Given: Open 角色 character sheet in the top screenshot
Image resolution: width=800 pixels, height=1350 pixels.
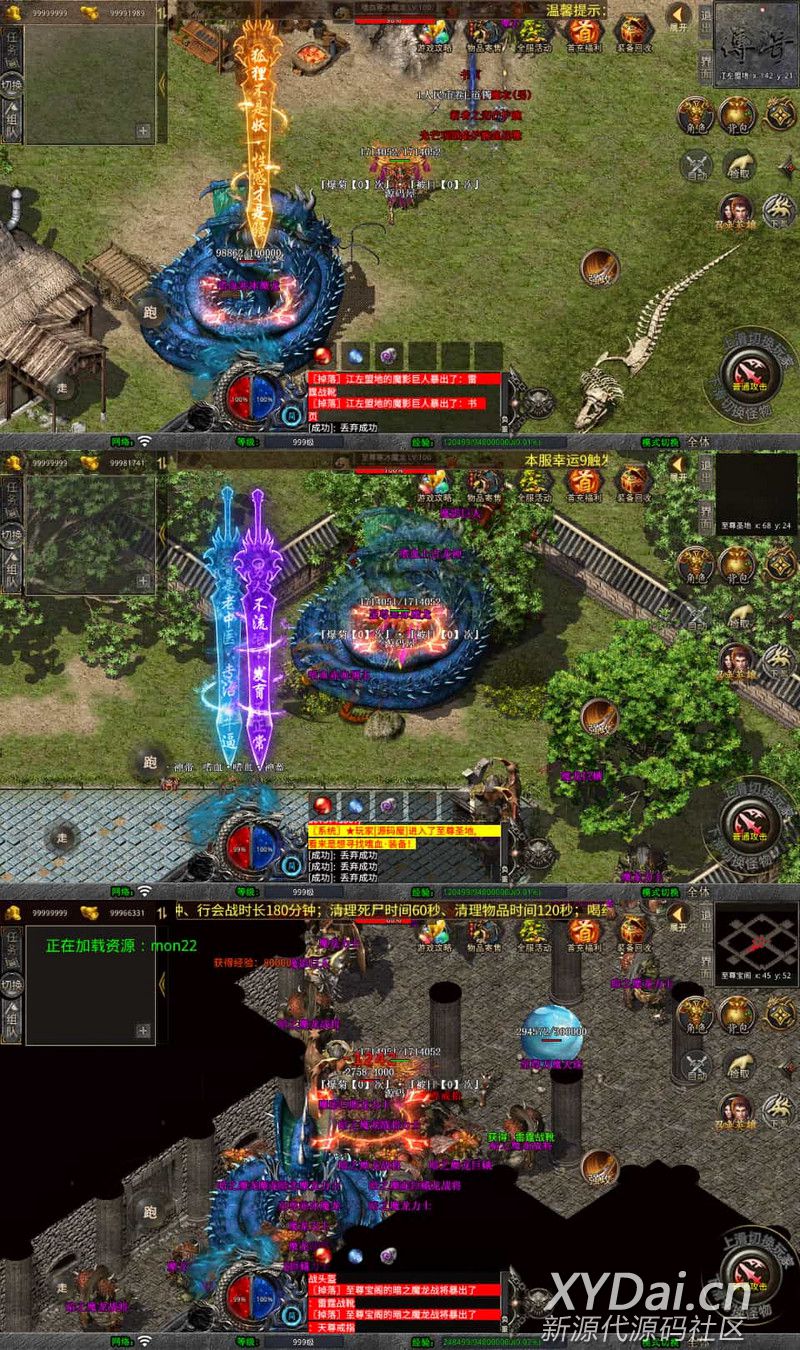Looking at the screenshot, I should [695, 113].
